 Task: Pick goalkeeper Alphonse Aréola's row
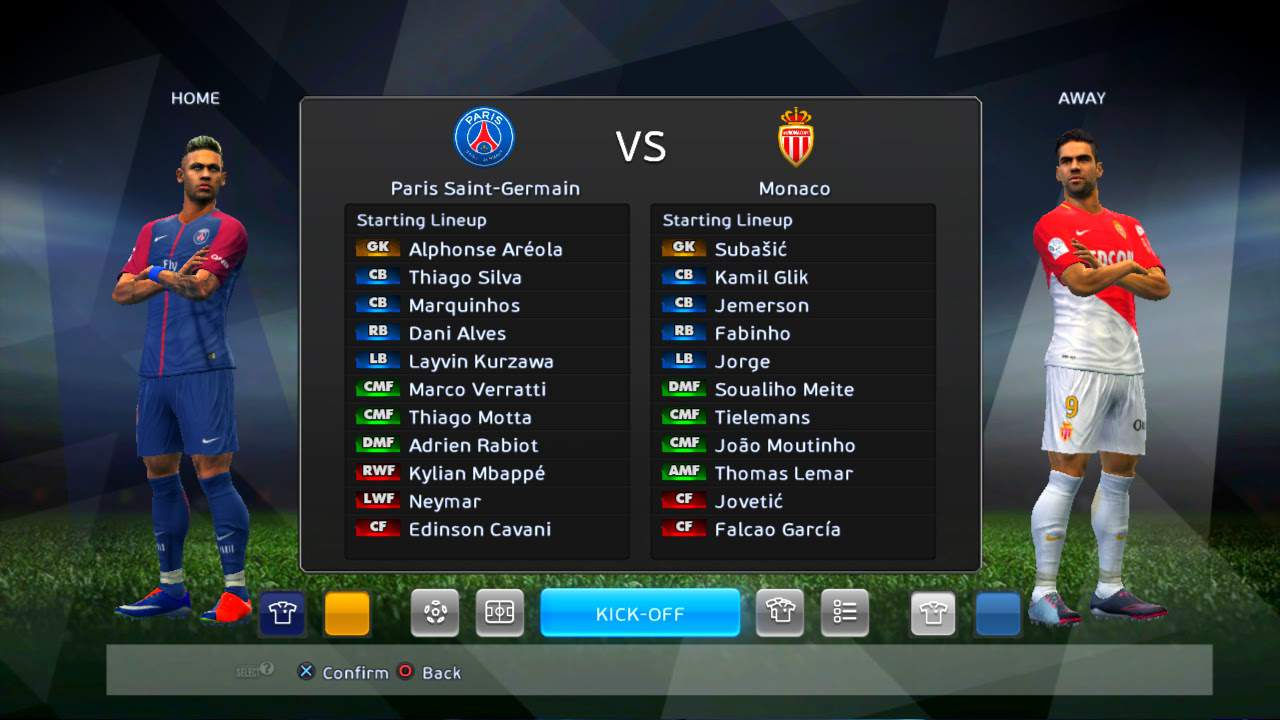485,249
